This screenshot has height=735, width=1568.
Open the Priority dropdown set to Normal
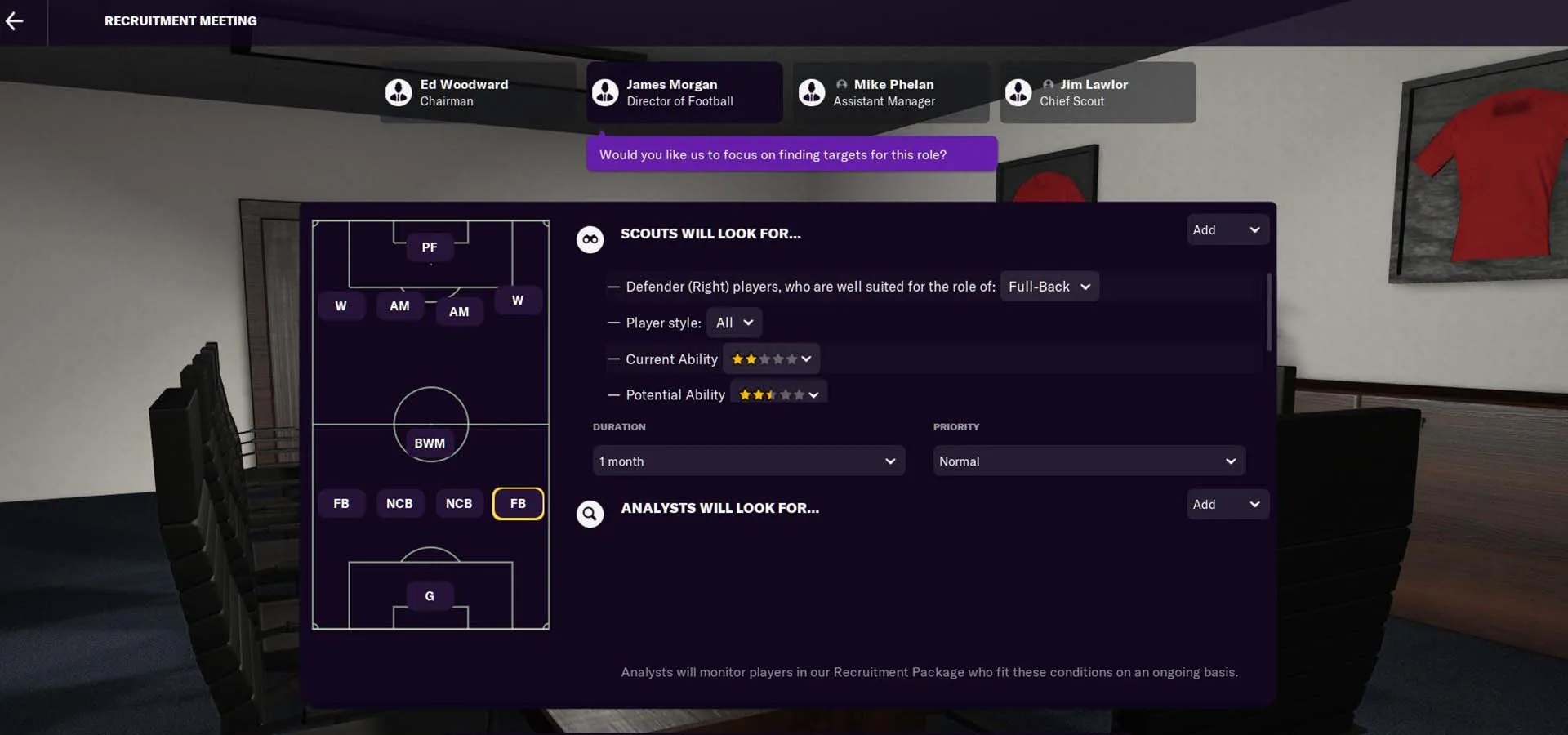click(x=1088, y=461)
